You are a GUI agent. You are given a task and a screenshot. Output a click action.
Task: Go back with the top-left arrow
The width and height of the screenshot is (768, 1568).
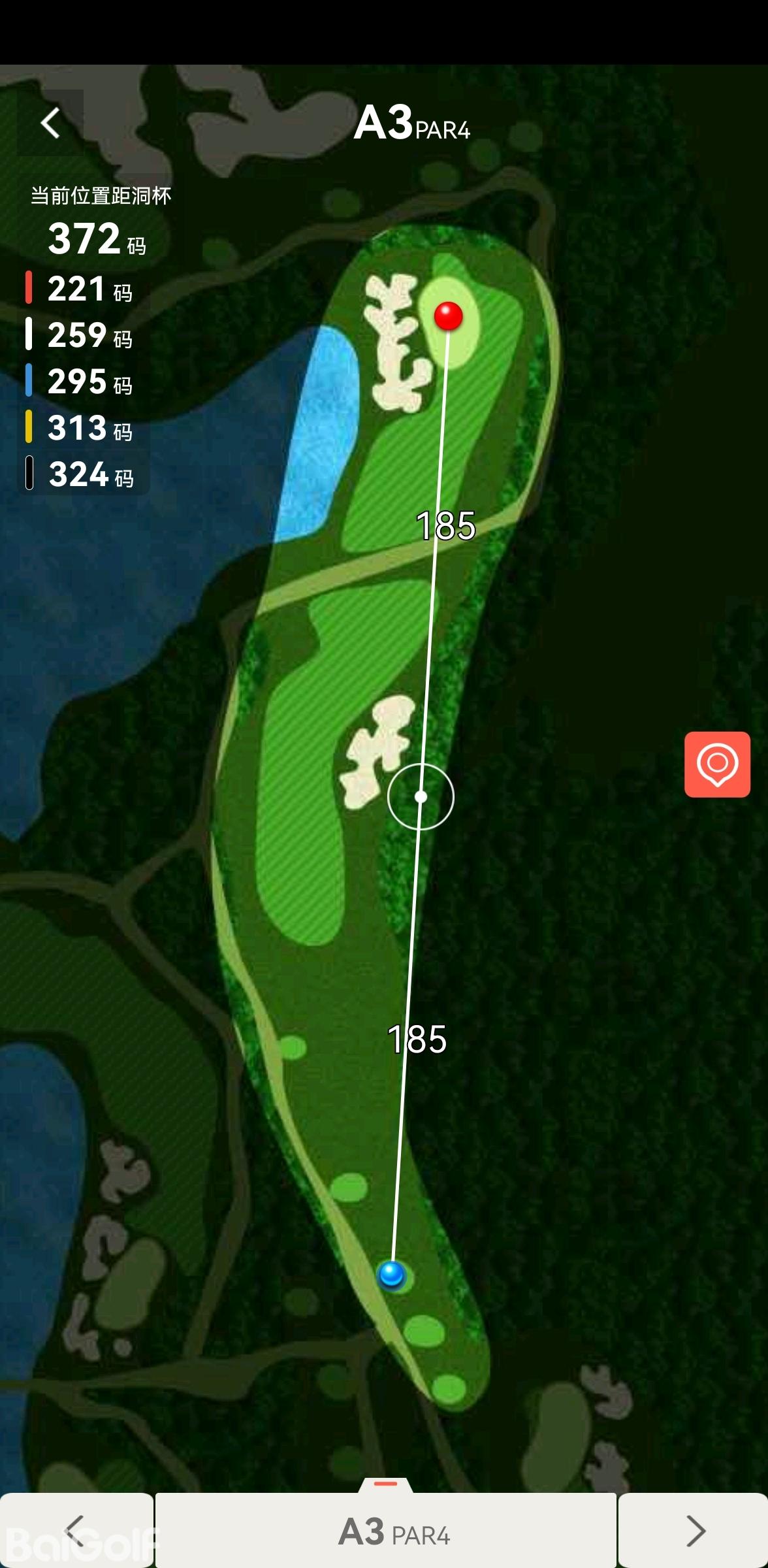[x=50, y=123]
